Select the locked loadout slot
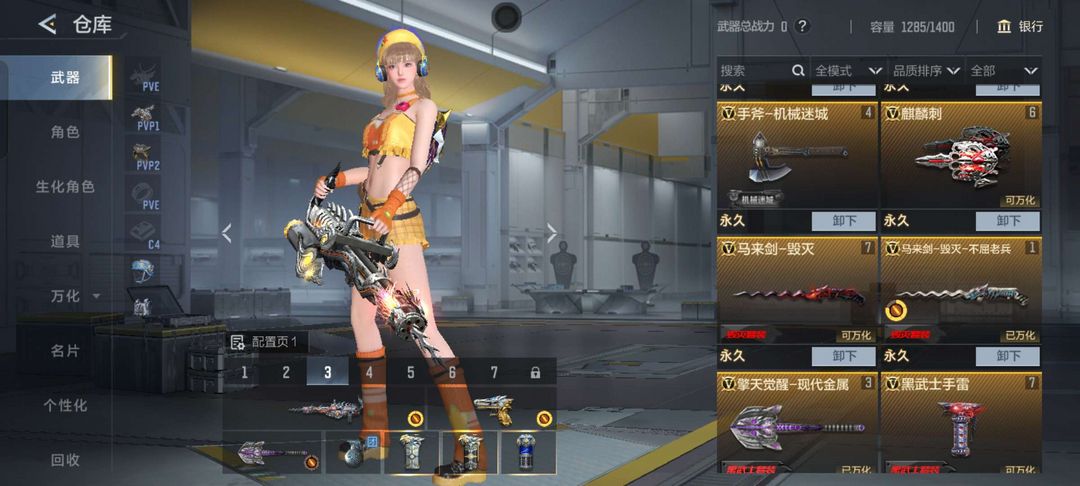This screenshot has height=486, width=1080. point(535,373)
